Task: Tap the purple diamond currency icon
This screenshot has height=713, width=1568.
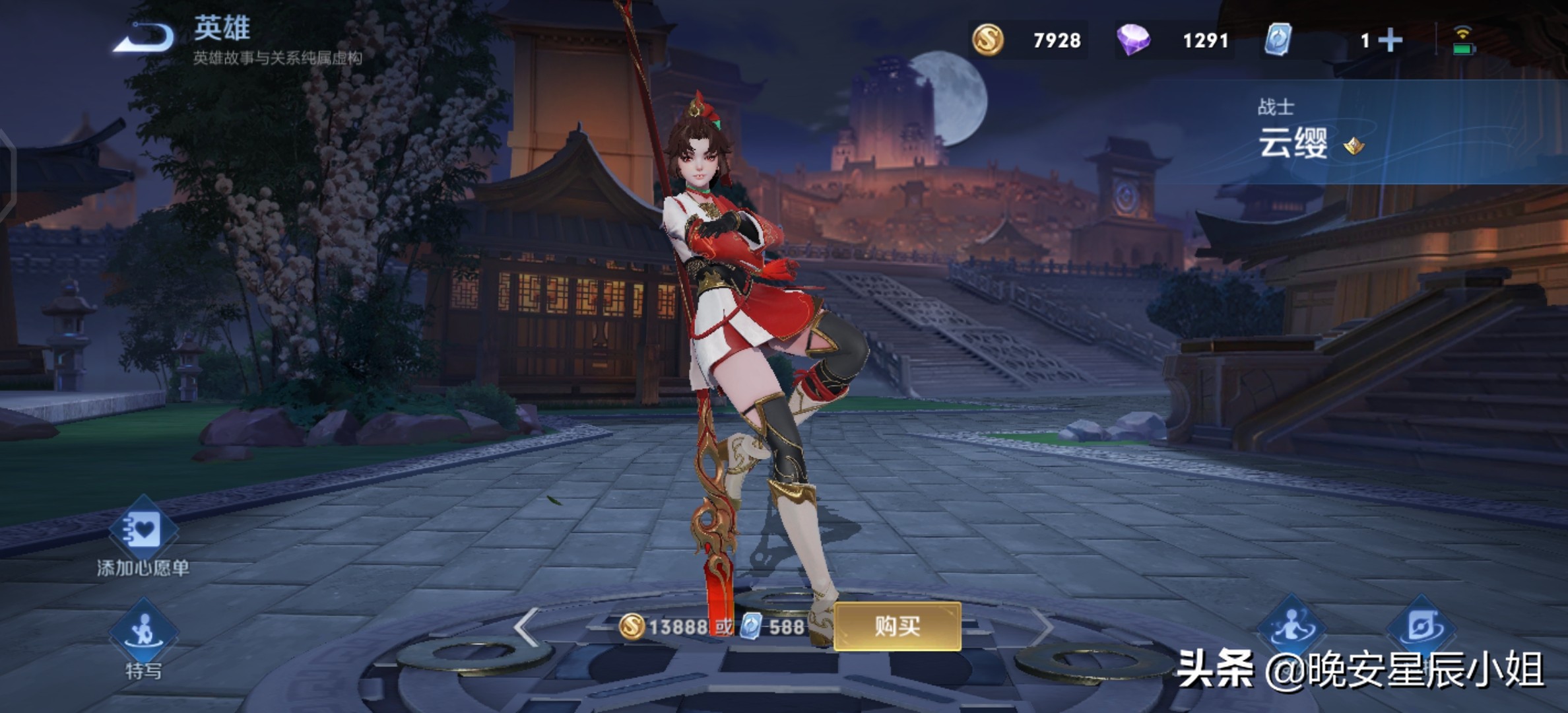Action: click(x=1133, y=40)
